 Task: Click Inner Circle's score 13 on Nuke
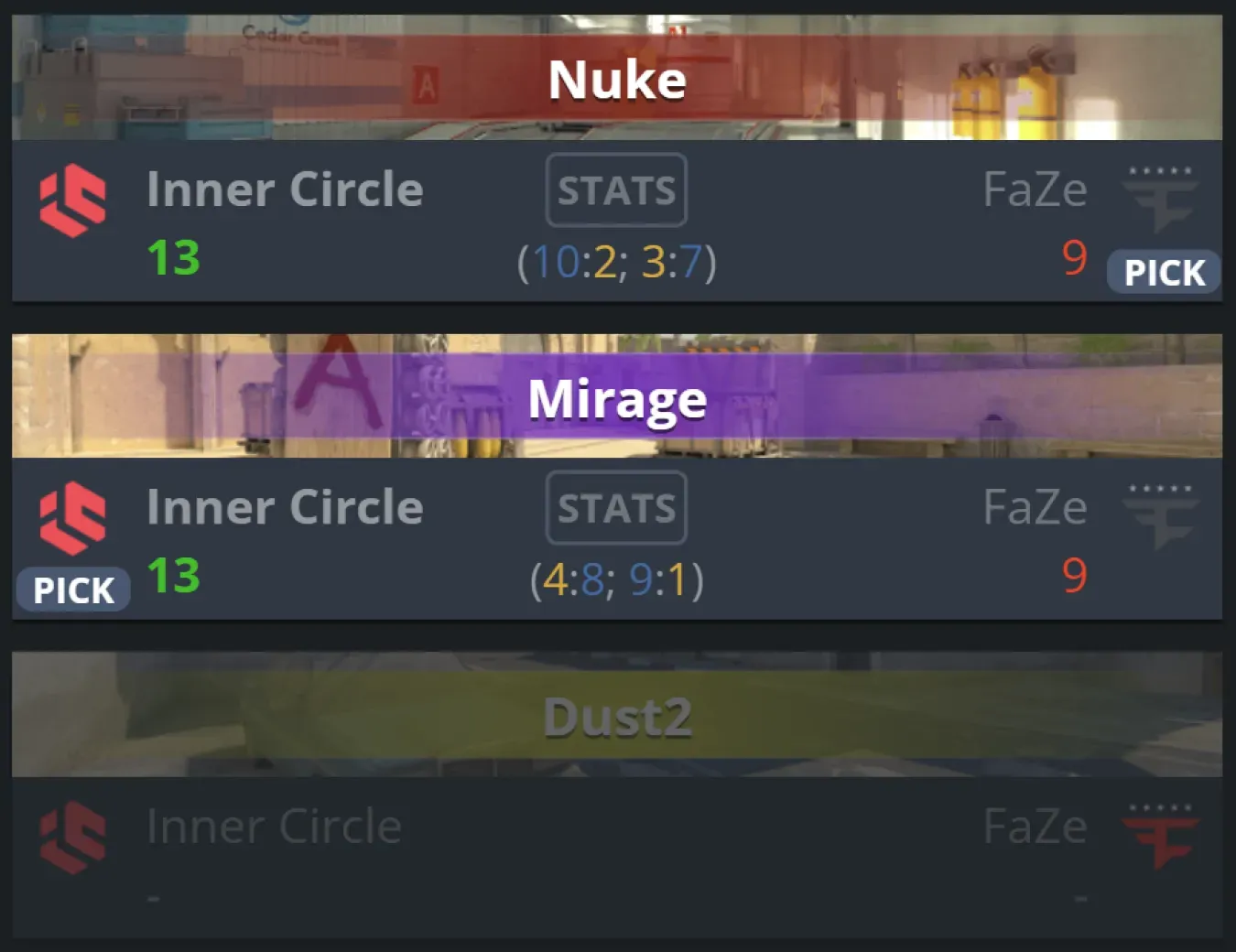tap(172, 260)
